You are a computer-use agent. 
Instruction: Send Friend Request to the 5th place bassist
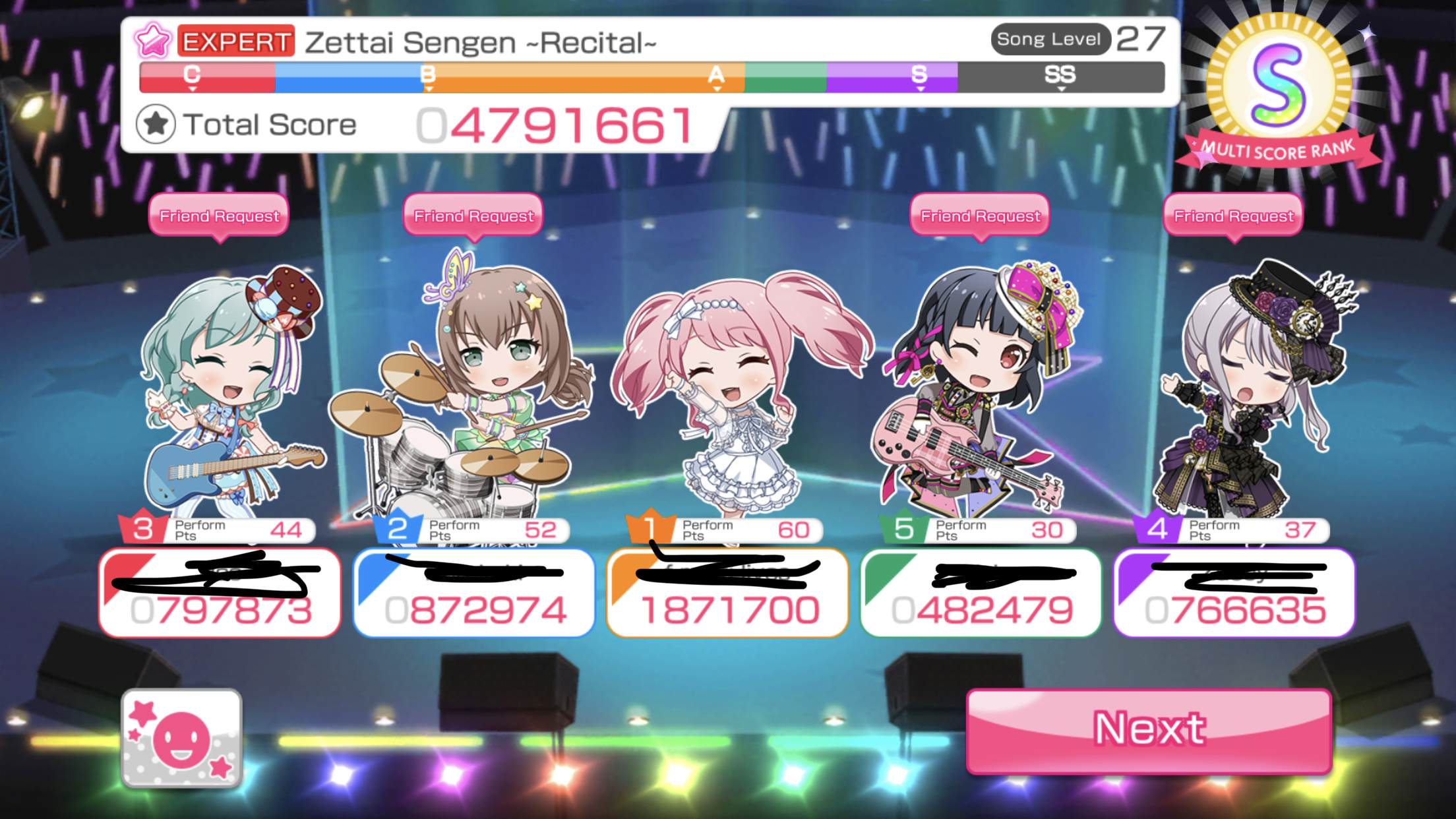[980, 216]
